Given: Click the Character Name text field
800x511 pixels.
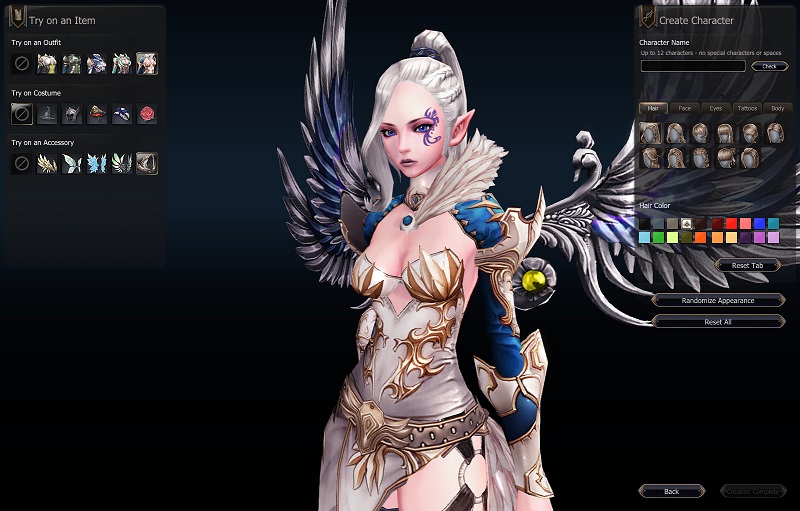Looking at the screenshot, I should click(x=692, y=66).
